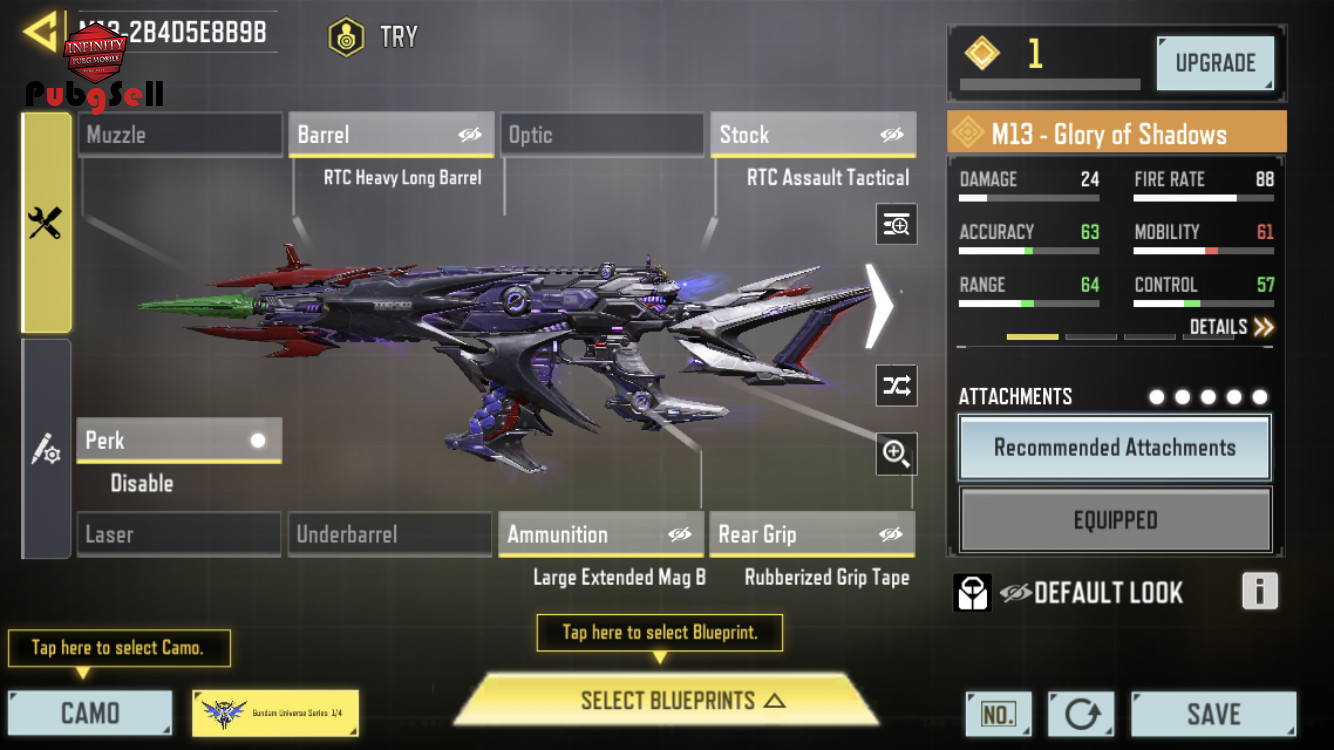
Task: Open the CAMO selection
Action: click(x=90, y=713)
